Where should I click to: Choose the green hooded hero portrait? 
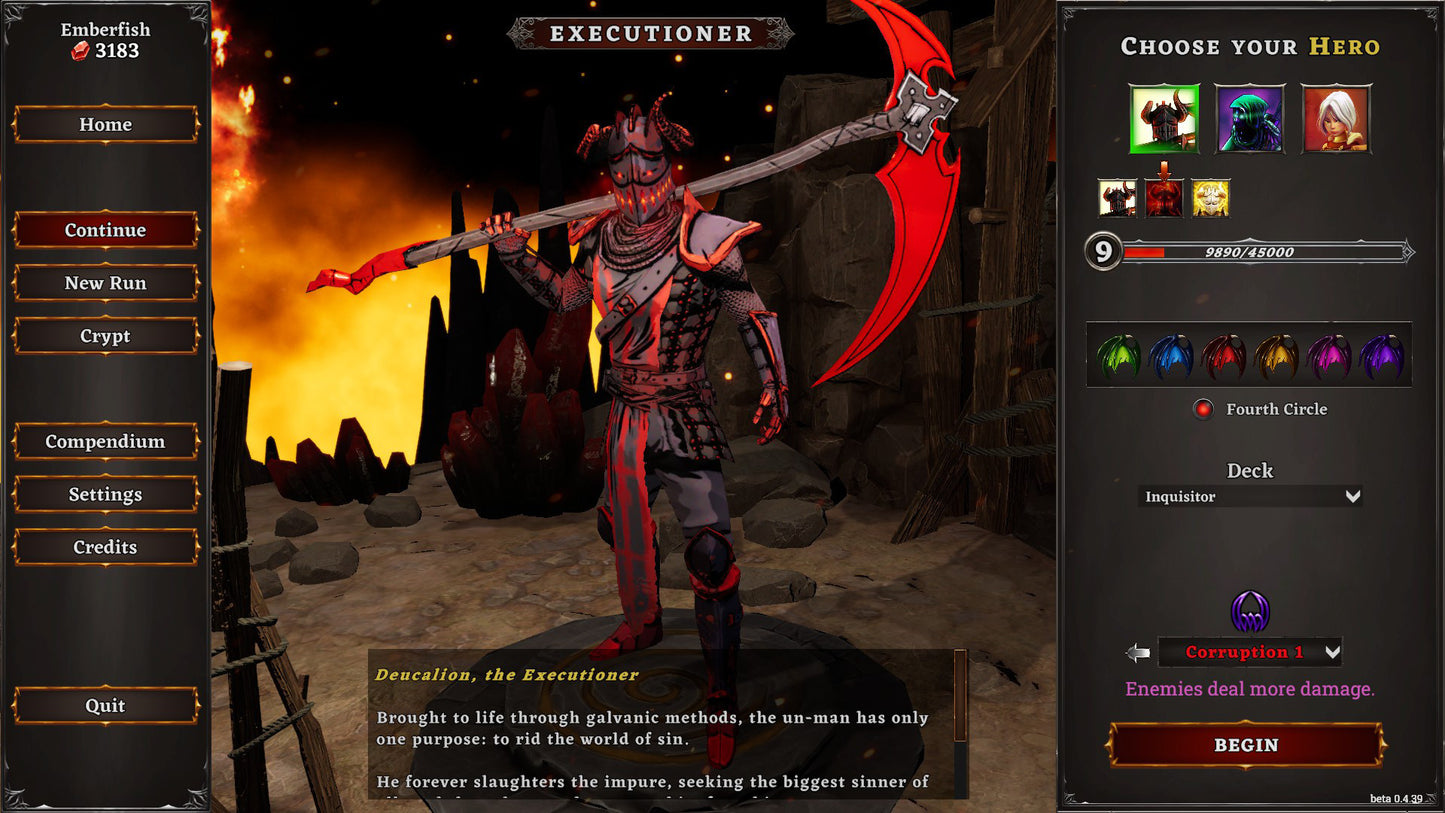click(x=1250, y=119)
